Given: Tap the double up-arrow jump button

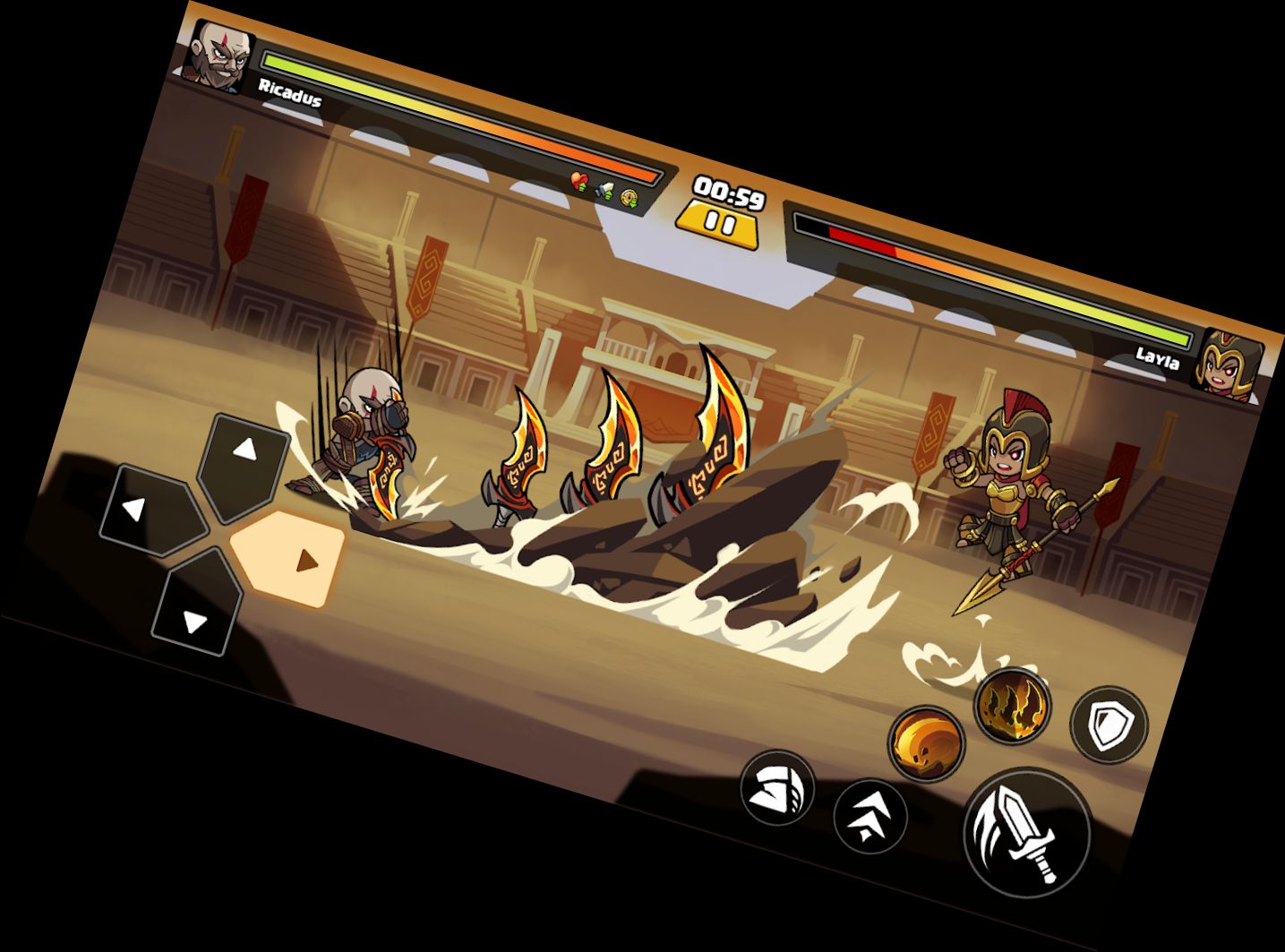Looking at the screenshot, I should [x=870, y=816].
